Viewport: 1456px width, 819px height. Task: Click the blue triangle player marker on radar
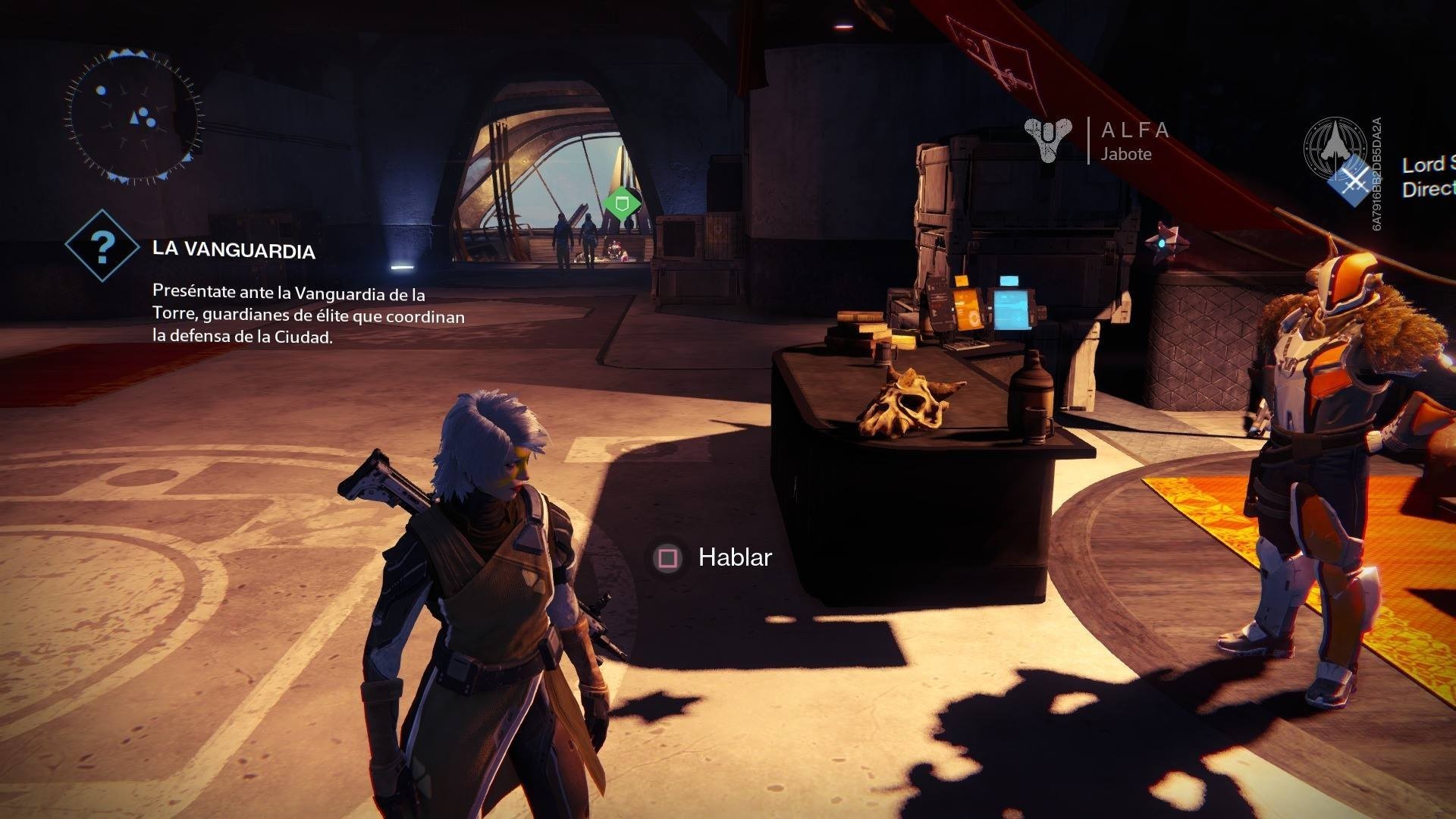click(135, 116)
